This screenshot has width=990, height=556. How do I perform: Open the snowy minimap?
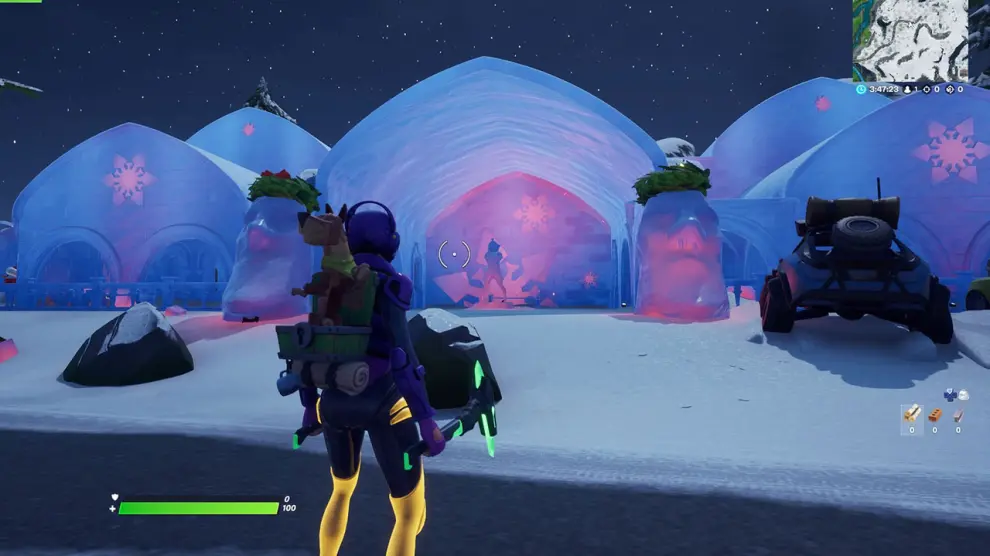(x=910, y=40)
